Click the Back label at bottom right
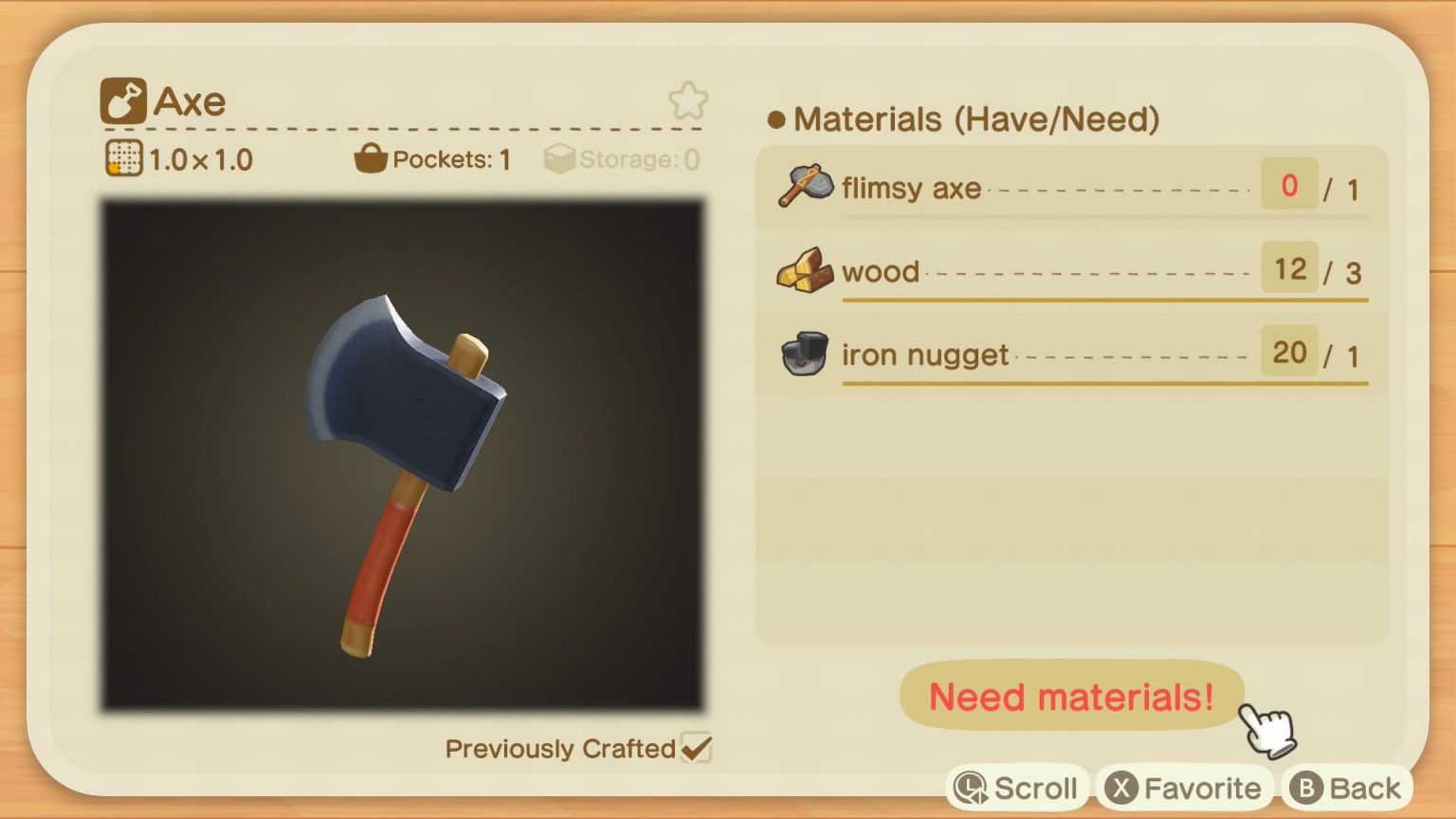This screenshot has height=819, width=1456. point(1363,787)
